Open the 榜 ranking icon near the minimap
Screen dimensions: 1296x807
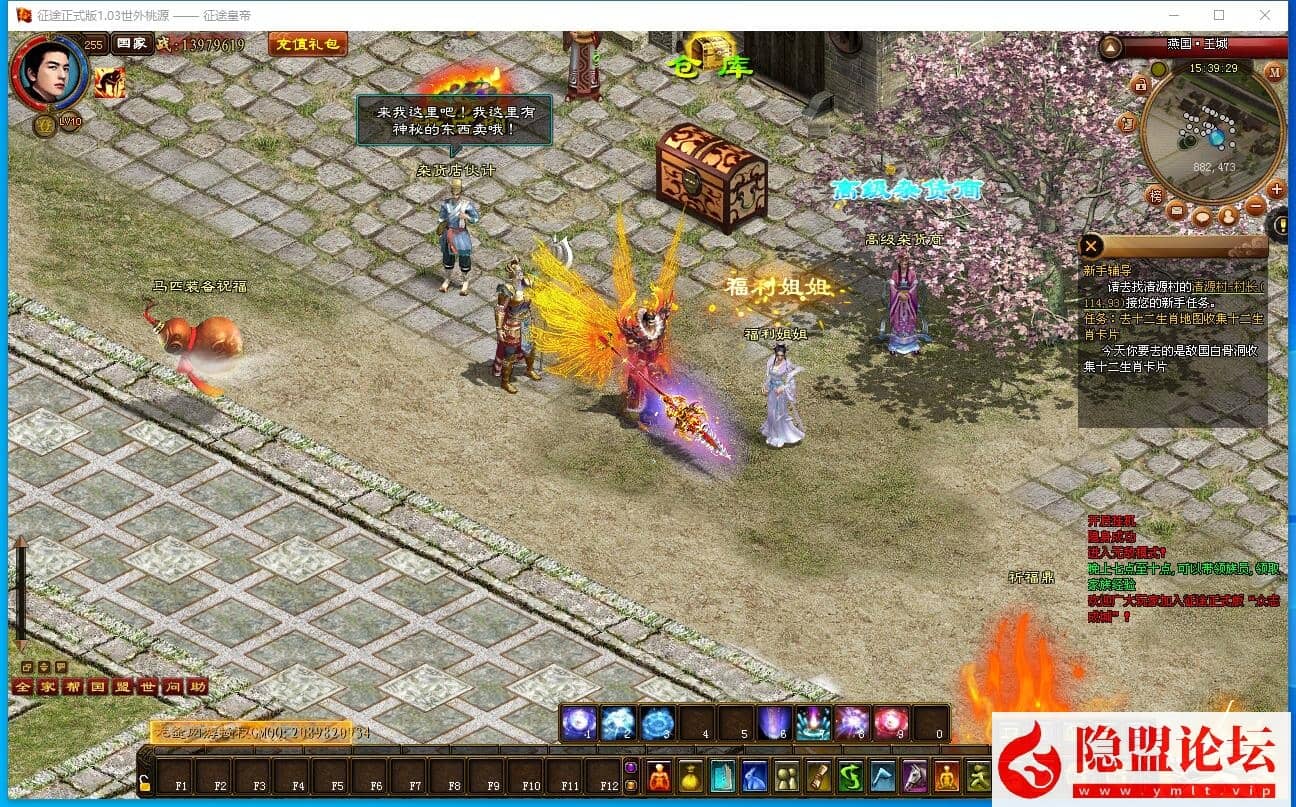[1157, 195]
